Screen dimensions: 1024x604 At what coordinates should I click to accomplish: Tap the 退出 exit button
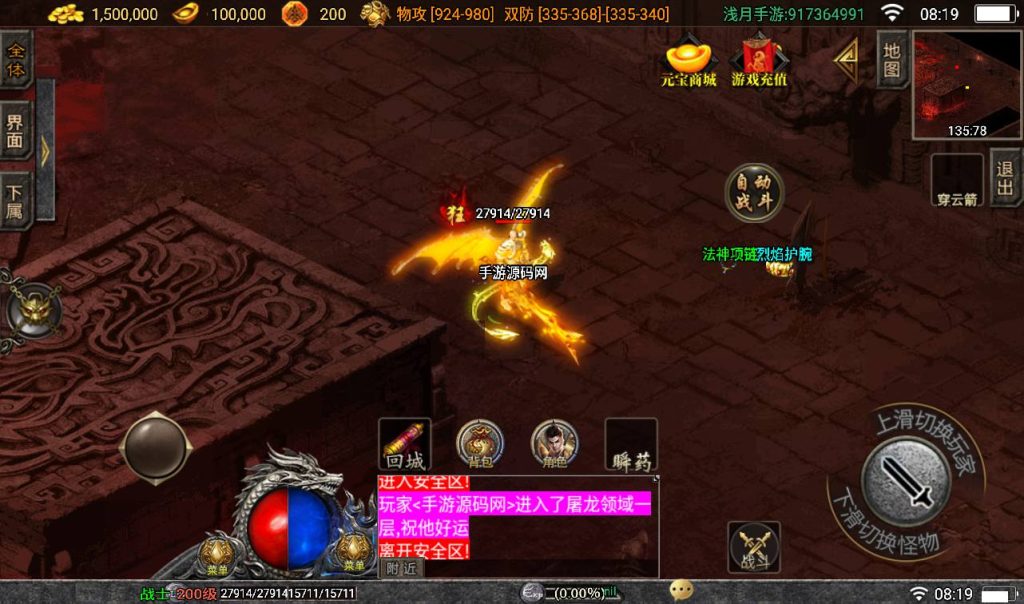pyautogui.click(x=1005, y=178)
